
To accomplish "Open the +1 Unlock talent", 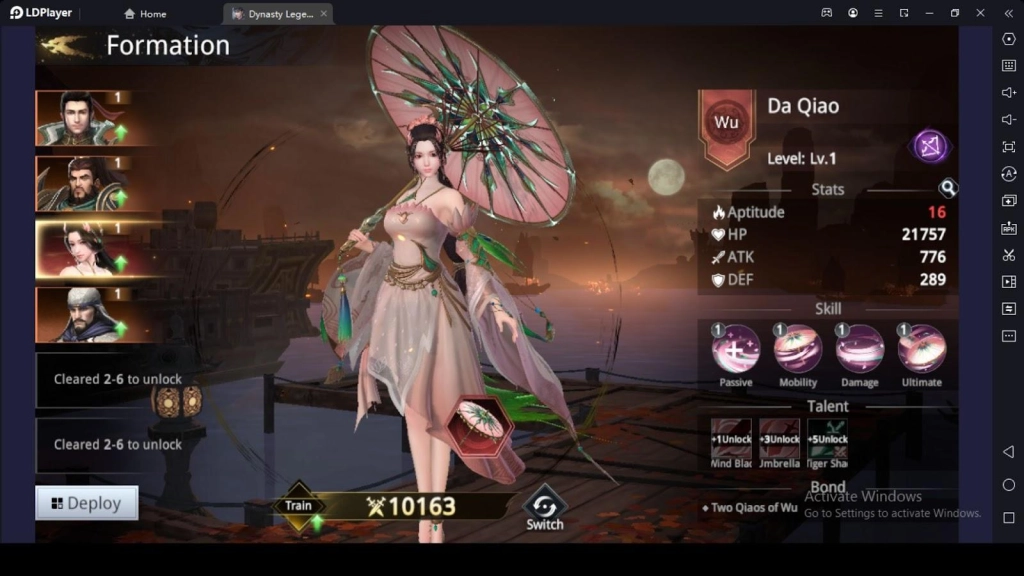I will pos(731,444).
